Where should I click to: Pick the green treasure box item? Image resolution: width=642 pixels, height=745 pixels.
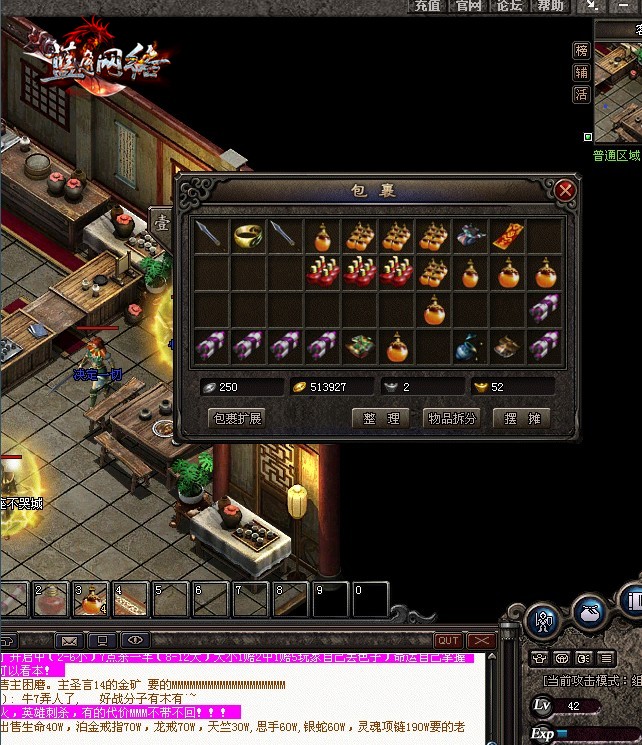pyautogui.click(x=360, y=346)
